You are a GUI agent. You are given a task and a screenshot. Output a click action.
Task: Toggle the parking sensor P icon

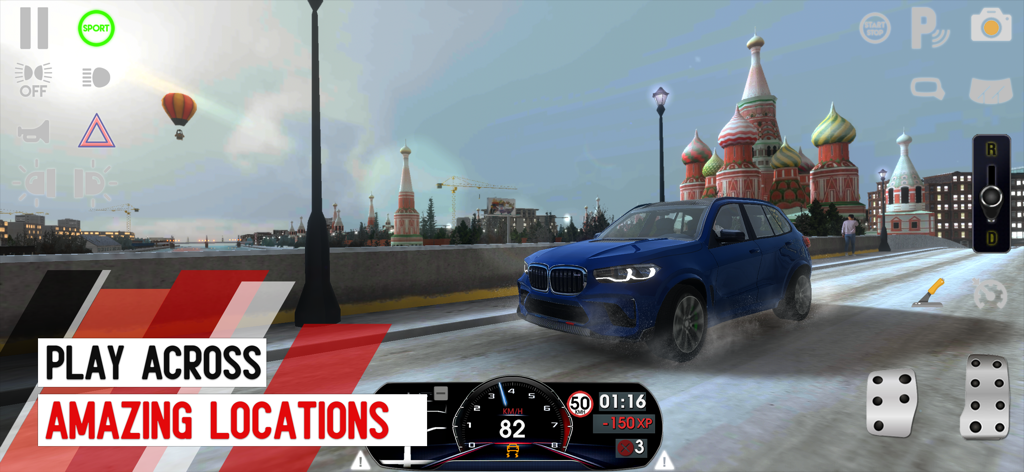[929, 28]
